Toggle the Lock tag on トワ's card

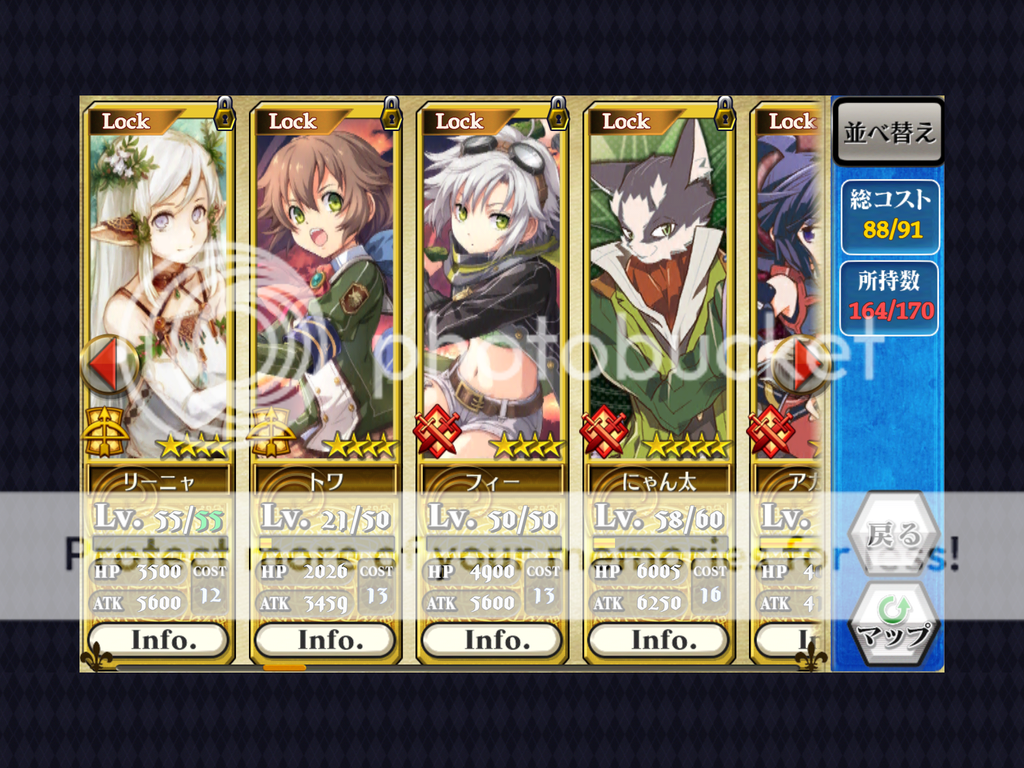[292, 121]
